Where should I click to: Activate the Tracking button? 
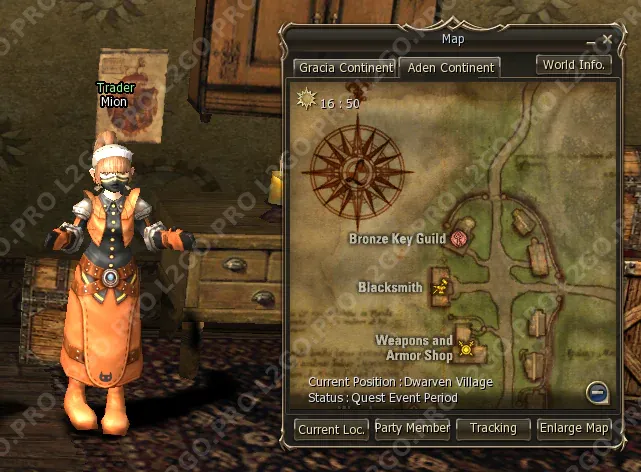point(493,428)
